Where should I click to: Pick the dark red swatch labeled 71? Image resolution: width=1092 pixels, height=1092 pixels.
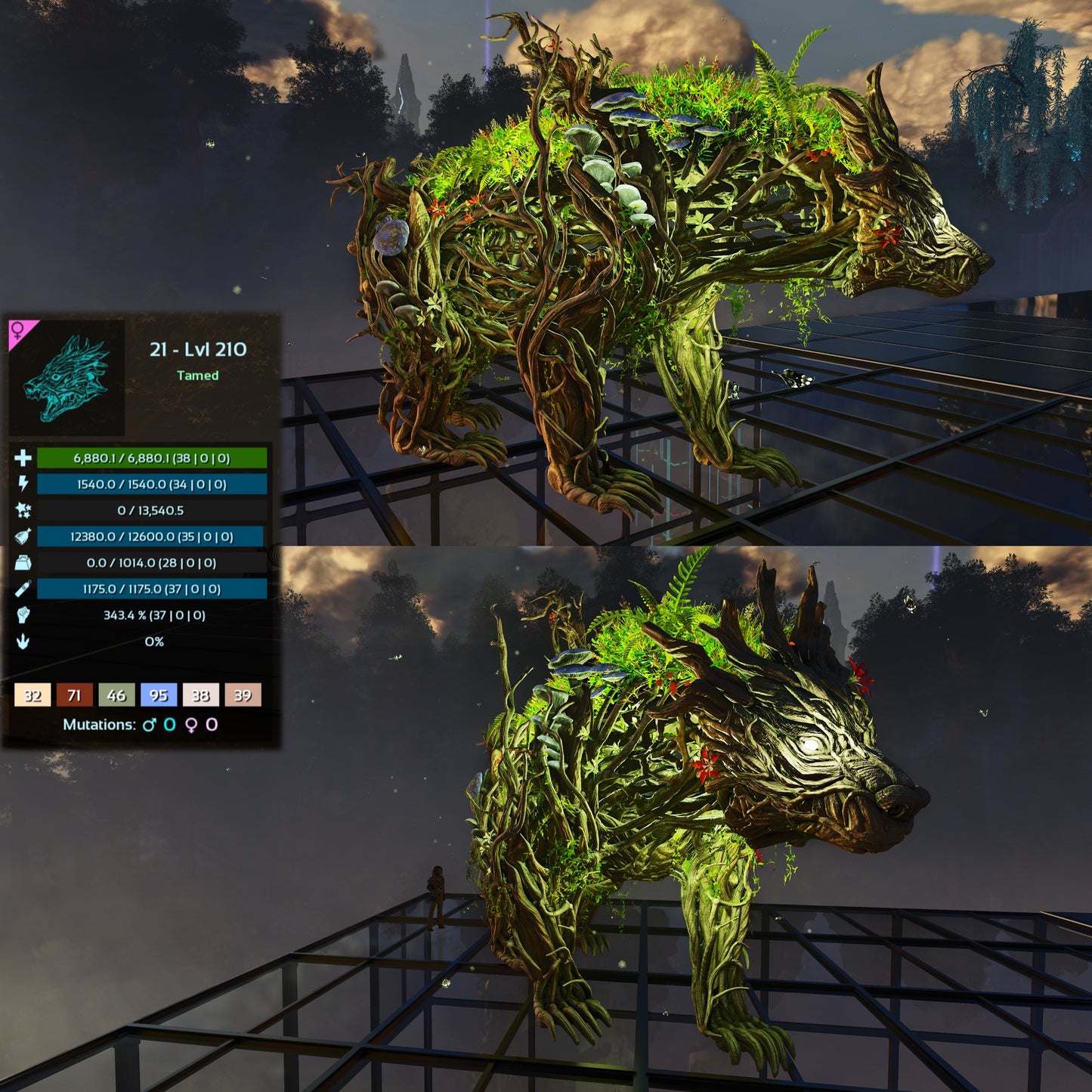[74, 694]
